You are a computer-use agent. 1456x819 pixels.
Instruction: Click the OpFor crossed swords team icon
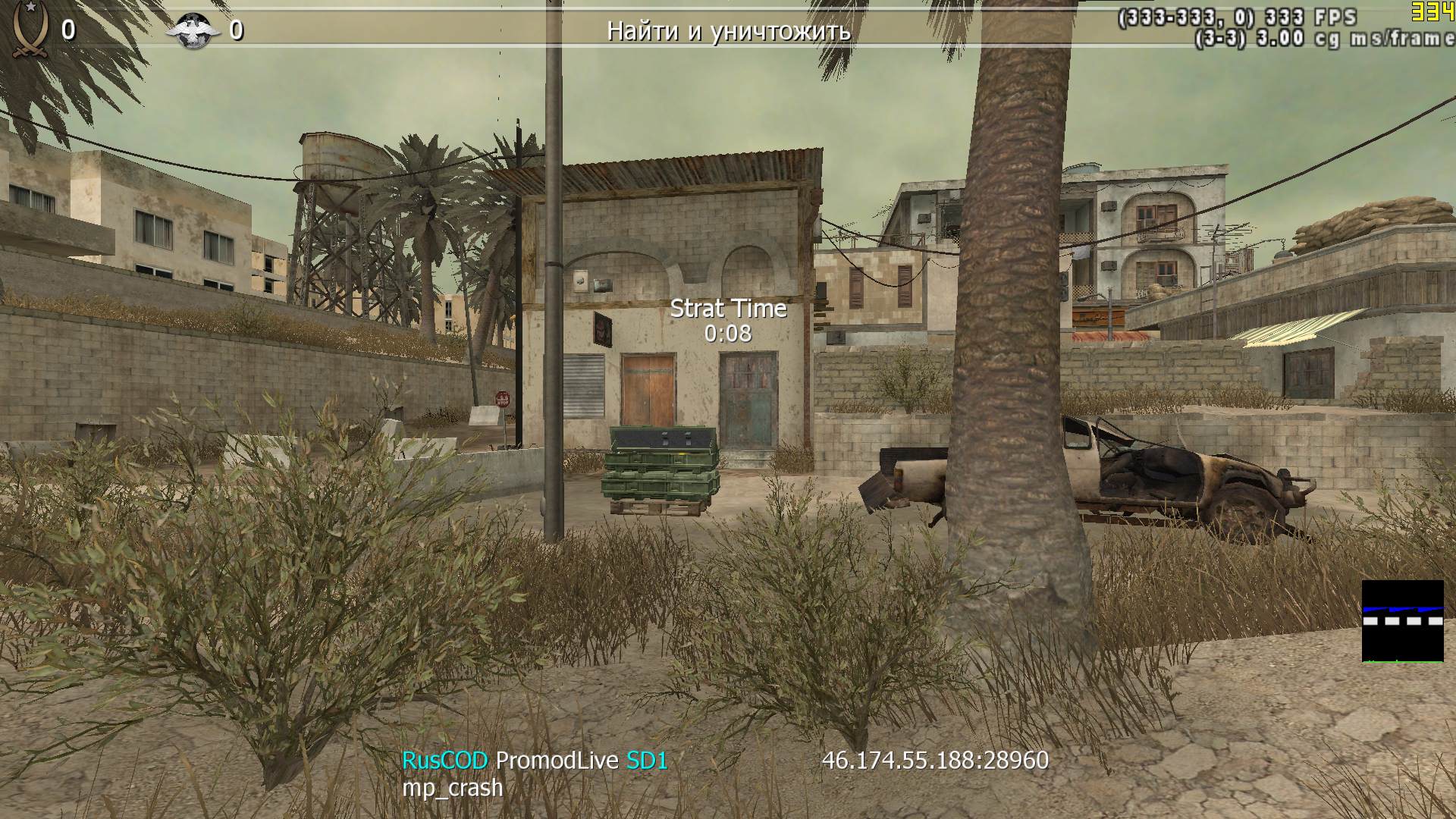click(29, 29)
